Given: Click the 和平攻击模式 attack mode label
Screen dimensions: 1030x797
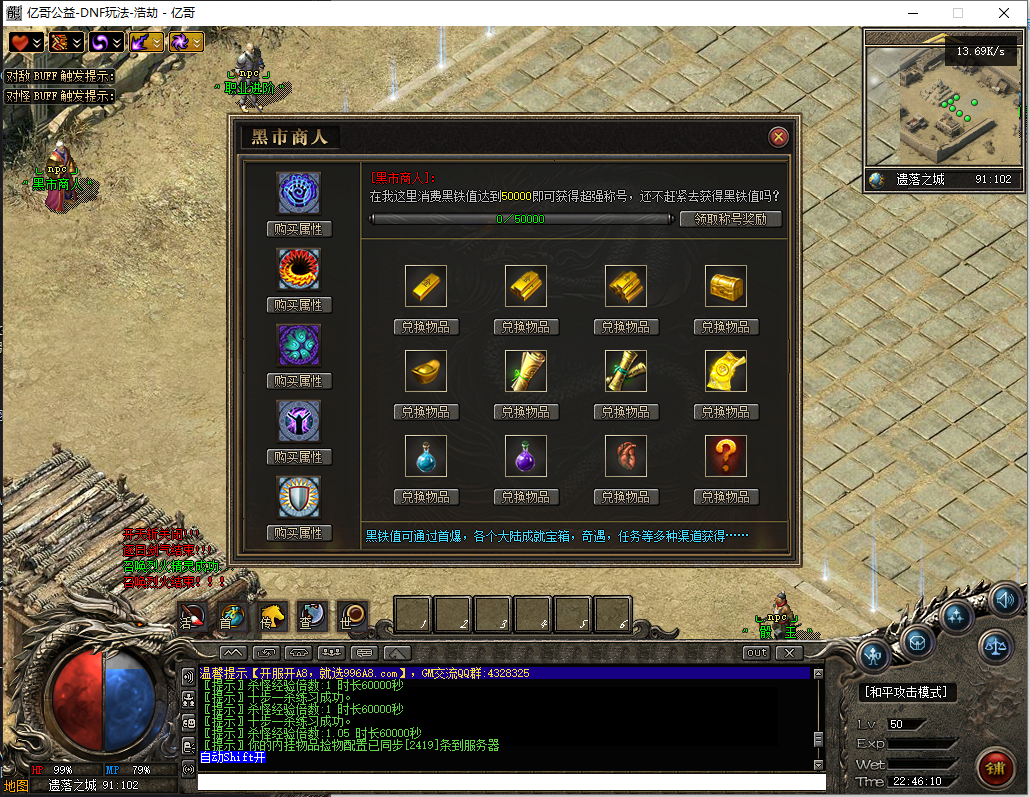Looking at the screenshot, I should [x=908, y=692].
